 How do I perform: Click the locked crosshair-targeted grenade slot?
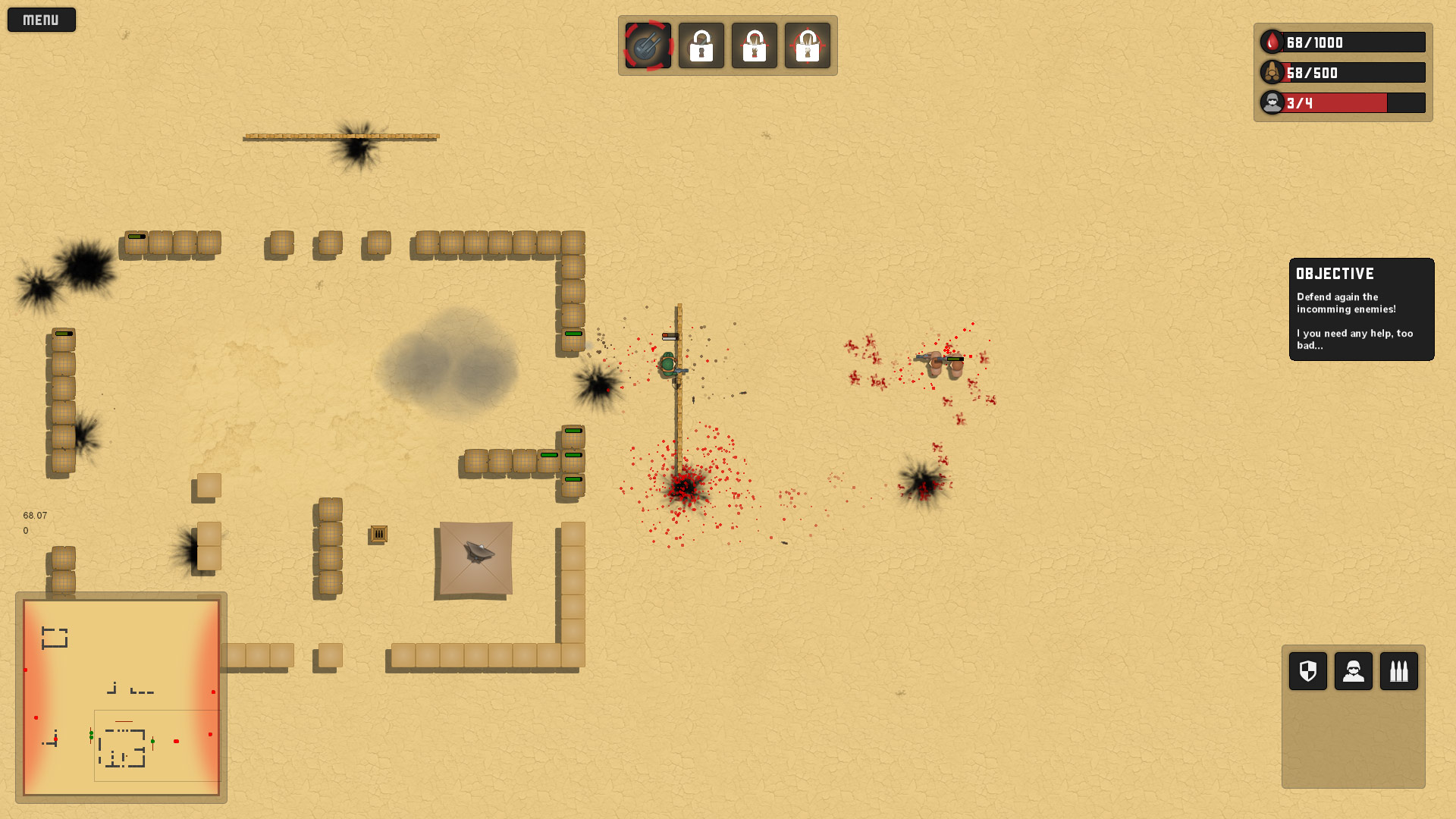coord(808,45)
